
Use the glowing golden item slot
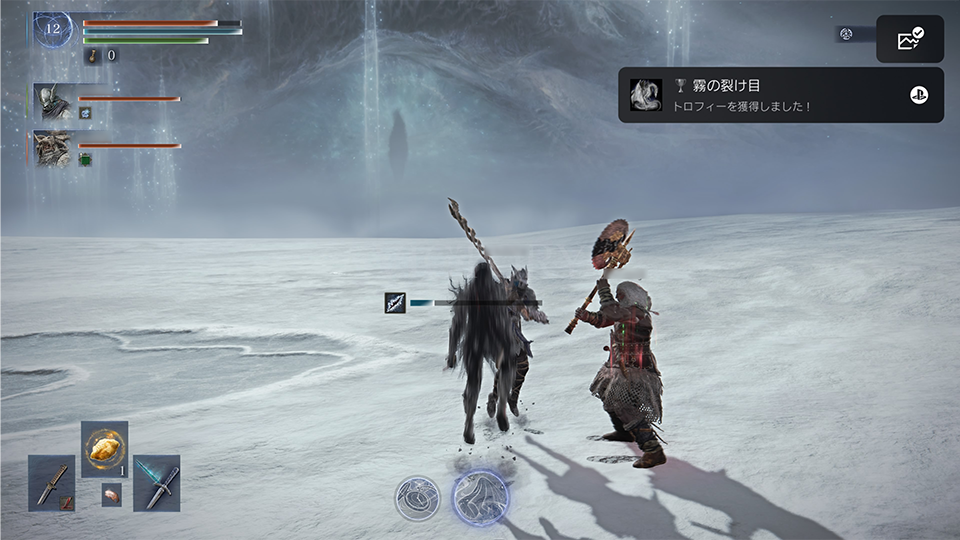[x=104, y=450]
